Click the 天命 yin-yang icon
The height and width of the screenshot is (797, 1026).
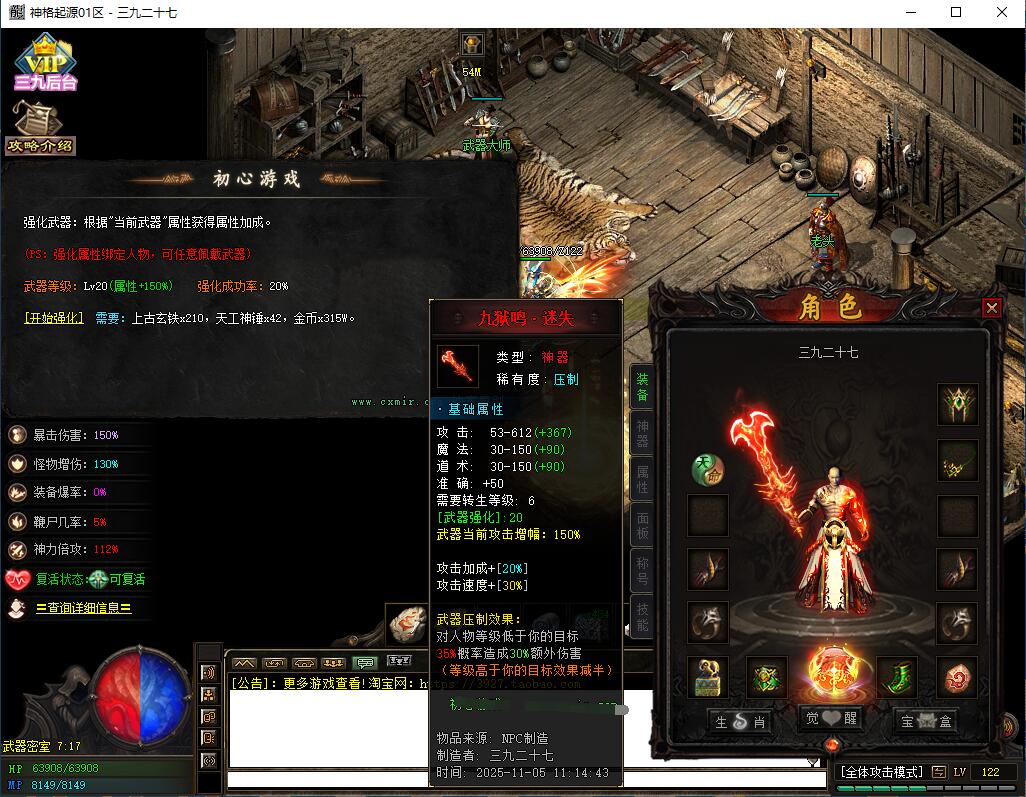[707, 469]
